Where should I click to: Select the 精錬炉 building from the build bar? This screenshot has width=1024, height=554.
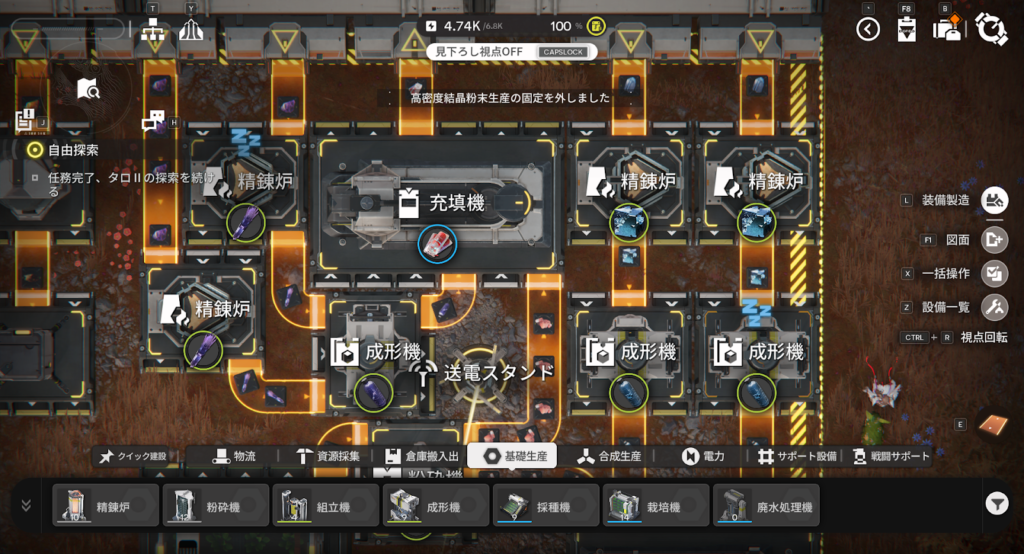(106, 506)
